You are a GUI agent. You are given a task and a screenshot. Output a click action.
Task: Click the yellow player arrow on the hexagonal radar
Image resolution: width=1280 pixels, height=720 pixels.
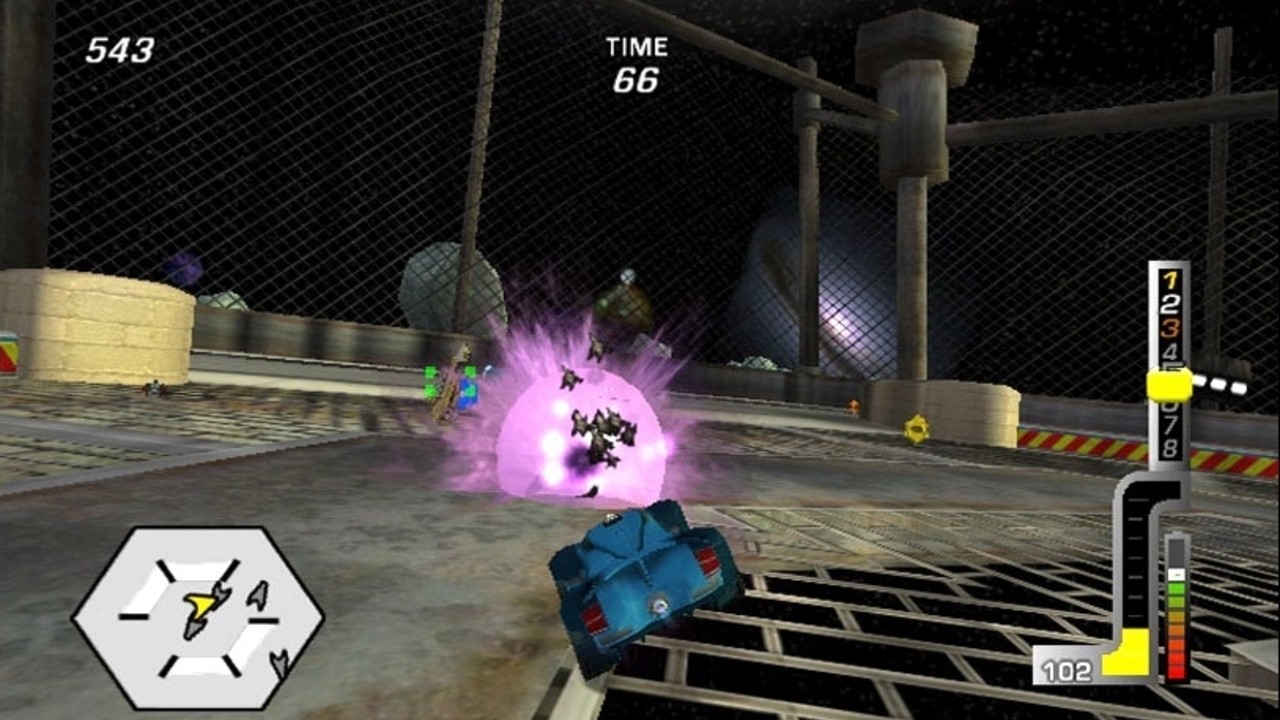pyautogui.click(x=202, y=605)
